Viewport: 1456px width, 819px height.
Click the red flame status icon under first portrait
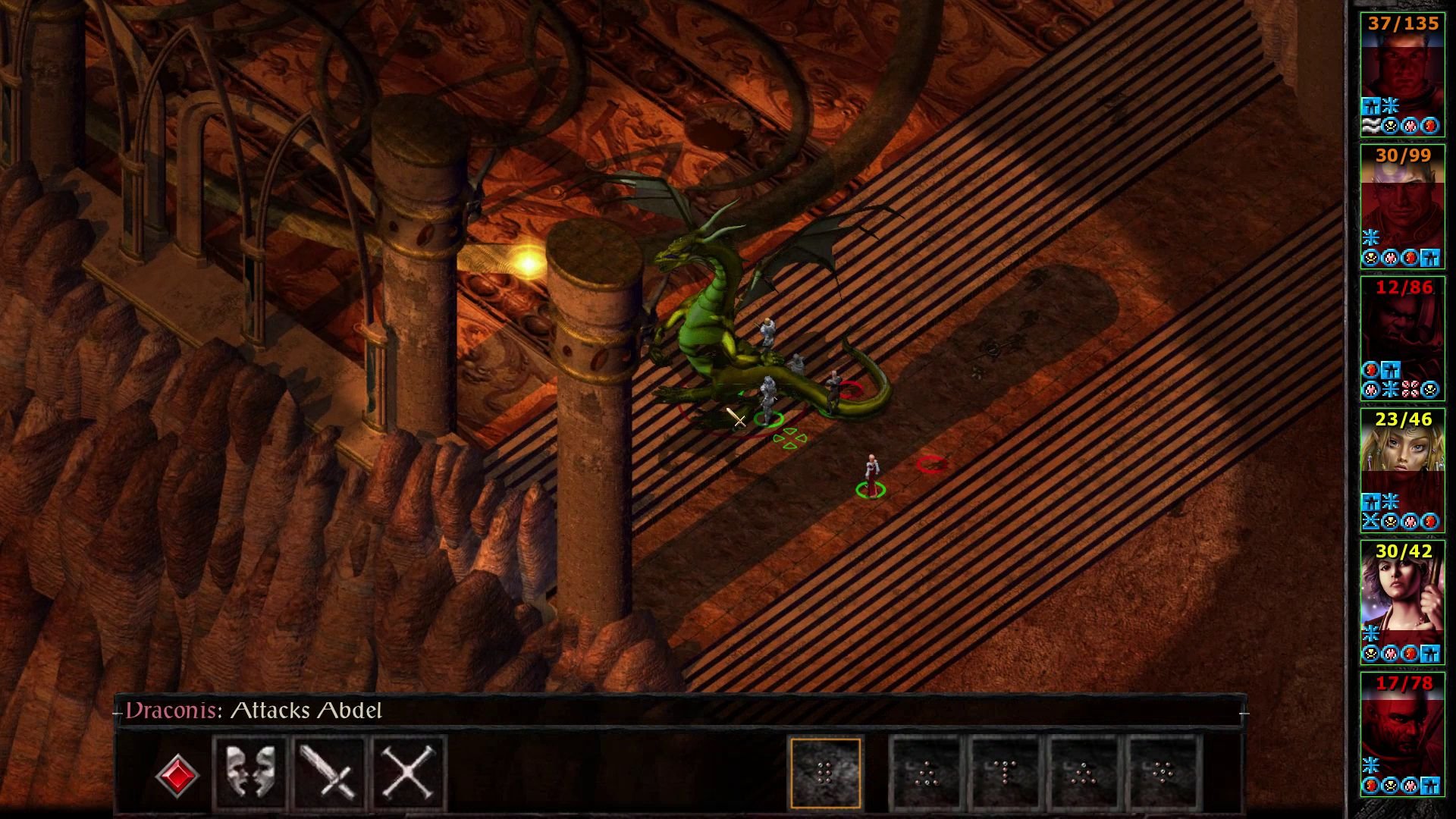click(x=1429, y=125)
